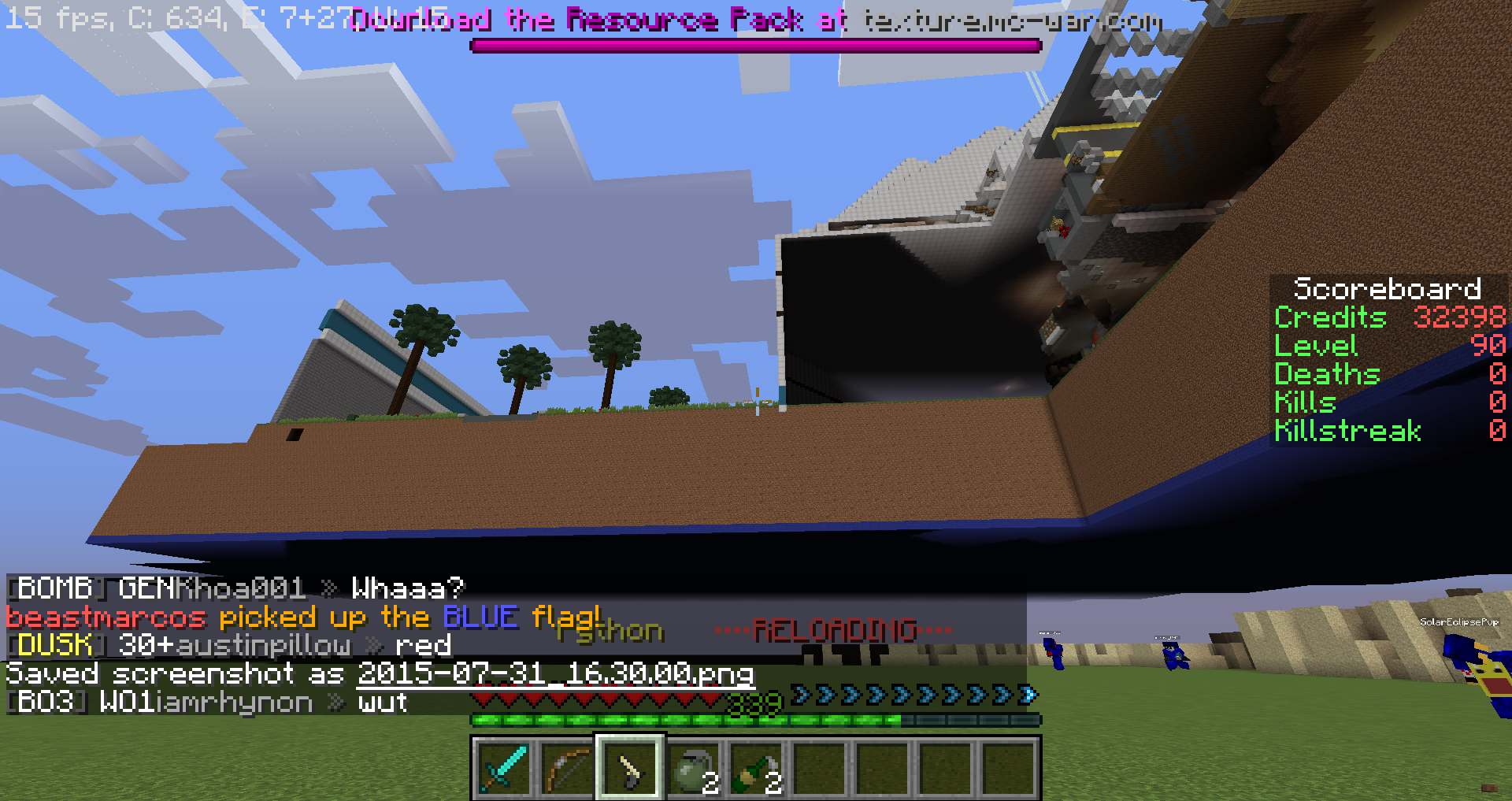Pick the molotov bottle hotbar slot

click(756, 768)
